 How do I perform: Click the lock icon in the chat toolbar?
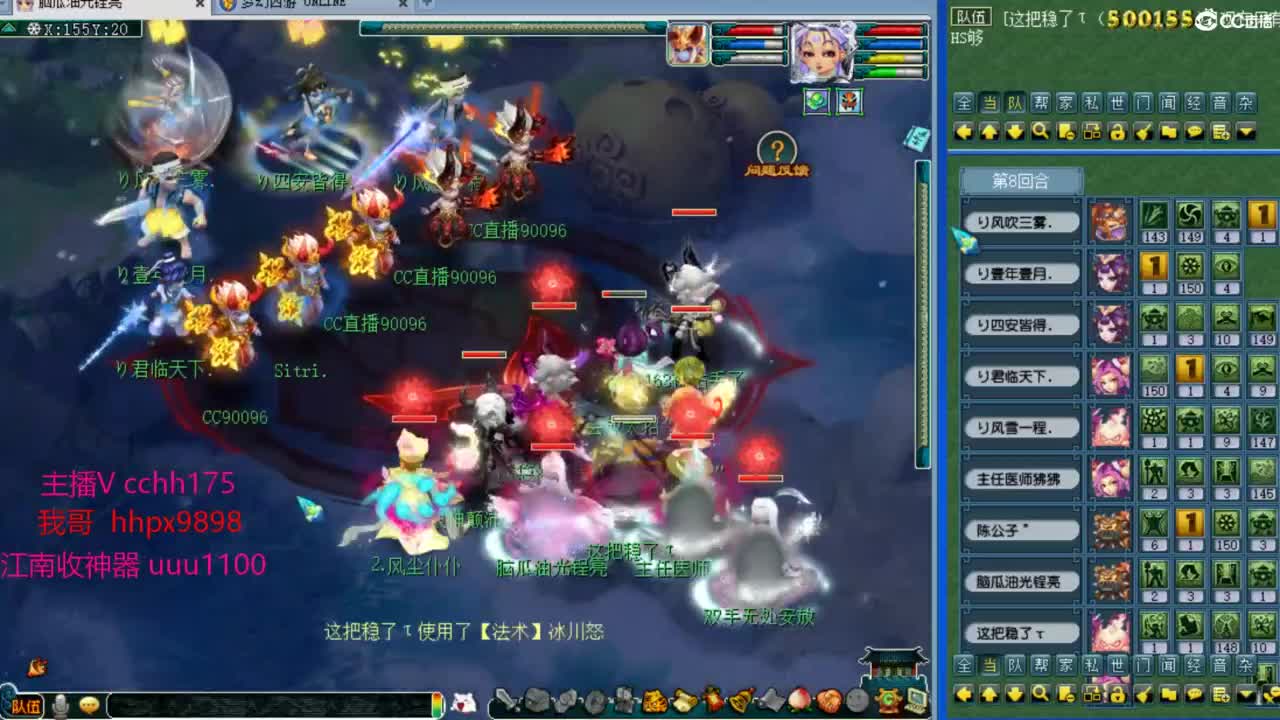click(1117, 131)
